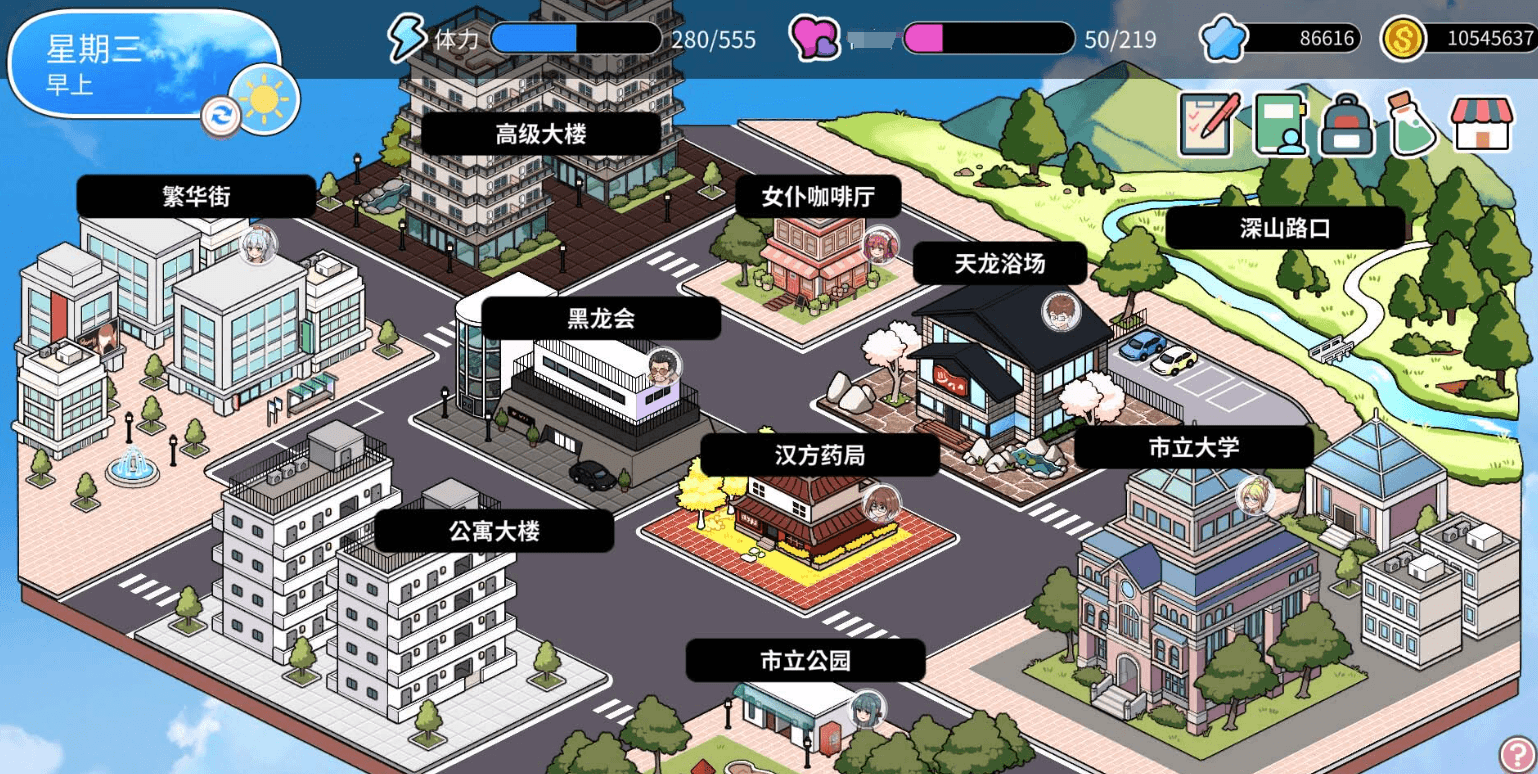Click the character avatar at 市立大学
The width and height of the screenshot is (1538, 774).
point(1252,496)
